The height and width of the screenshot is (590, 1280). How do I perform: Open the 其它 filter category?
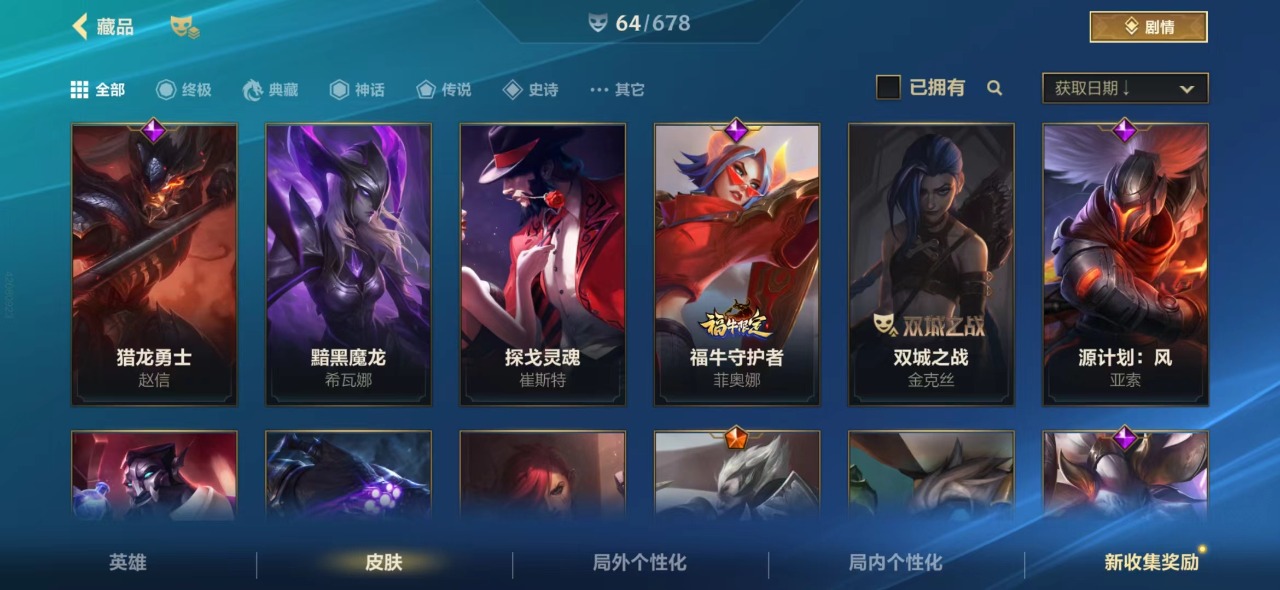pyautogui.click(x=617, y=90)
